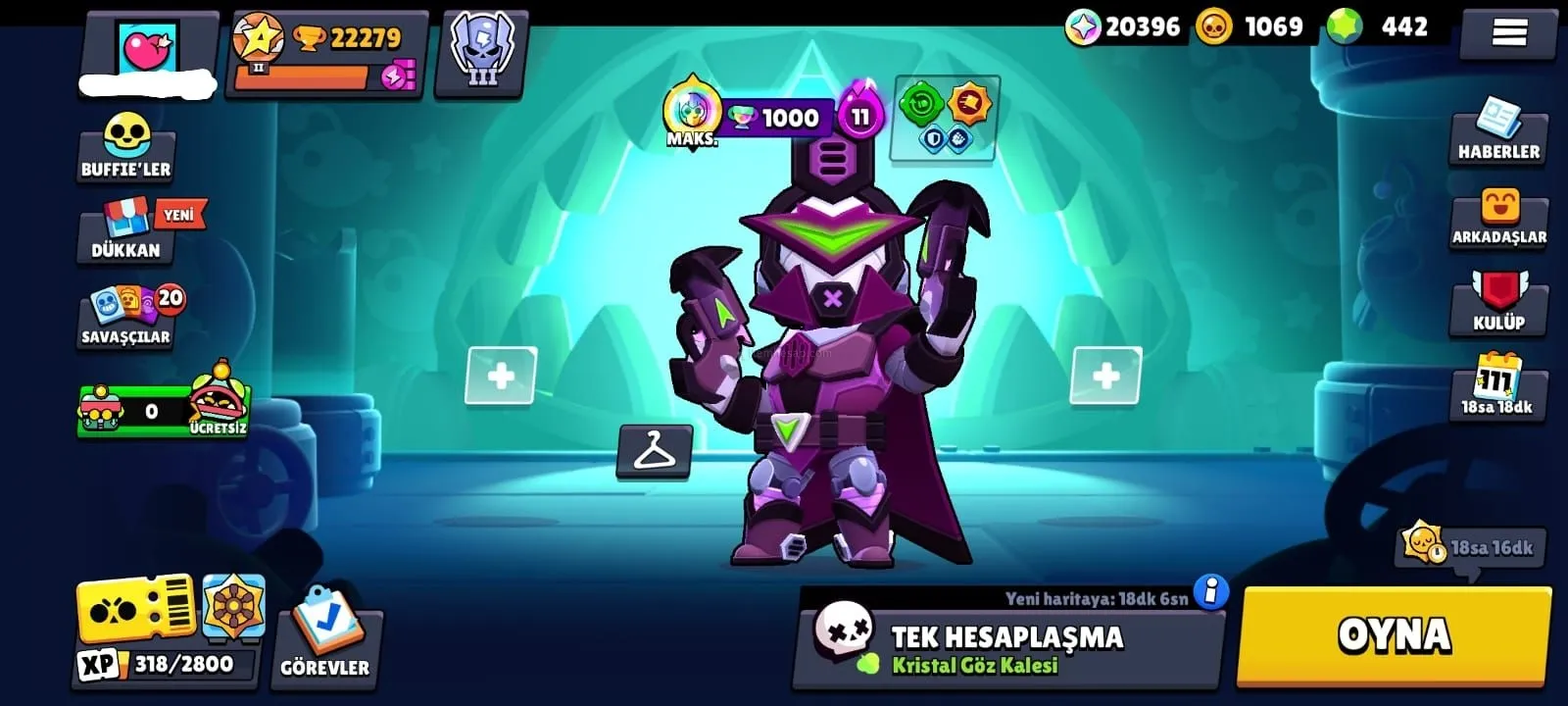Image resolution: width=1568 pixels, height=706 pixels.
Task: Open the calendar event with 18sa 18dk timer
Action: tap(1497, 385)
